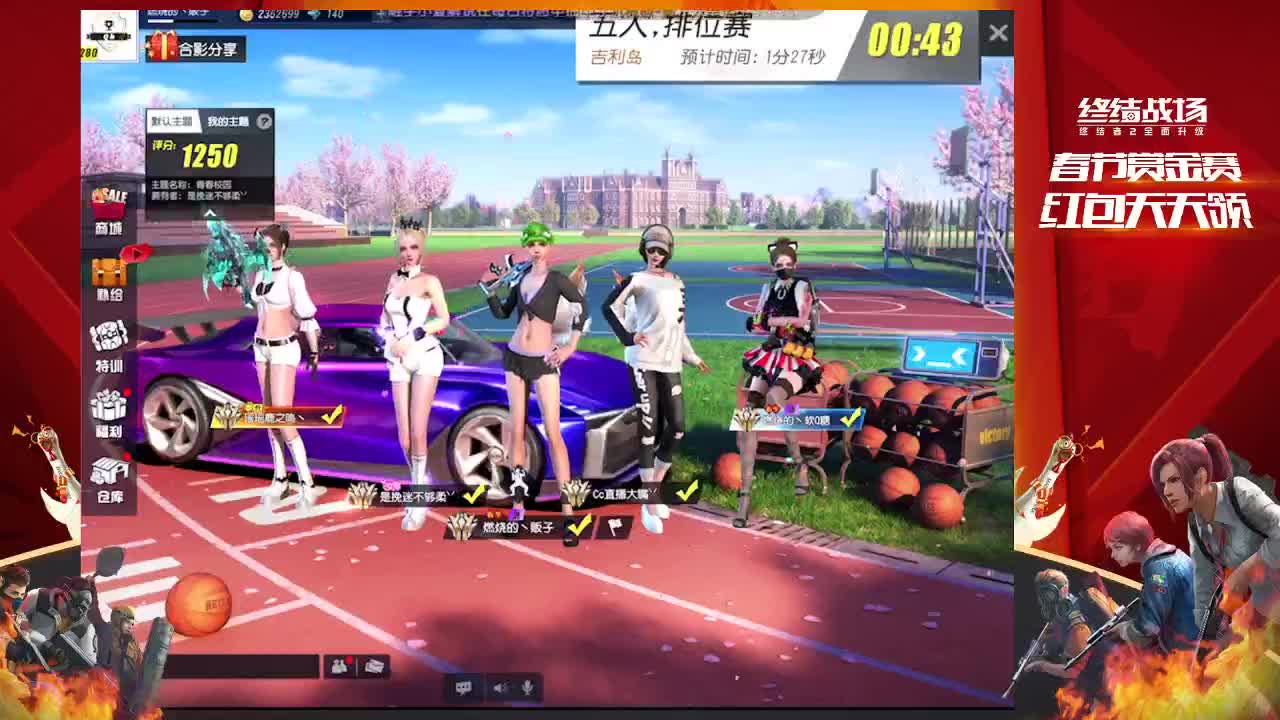Screen dimensions: 1280x720
Task: Switch to the 默认主题 tab
Action: pos(173,121)
